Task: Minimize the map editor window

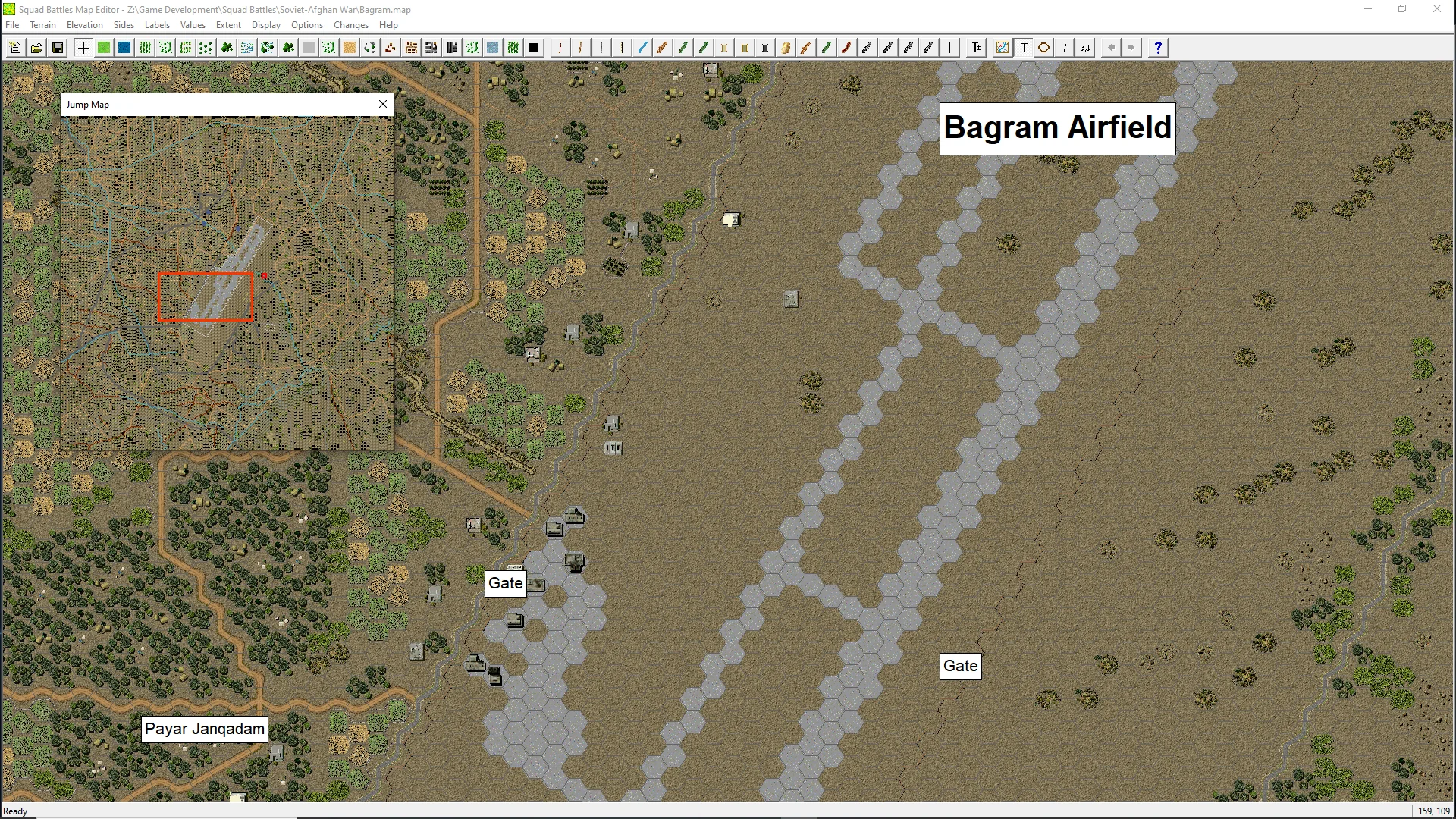Action: (x=1368, y=9)
